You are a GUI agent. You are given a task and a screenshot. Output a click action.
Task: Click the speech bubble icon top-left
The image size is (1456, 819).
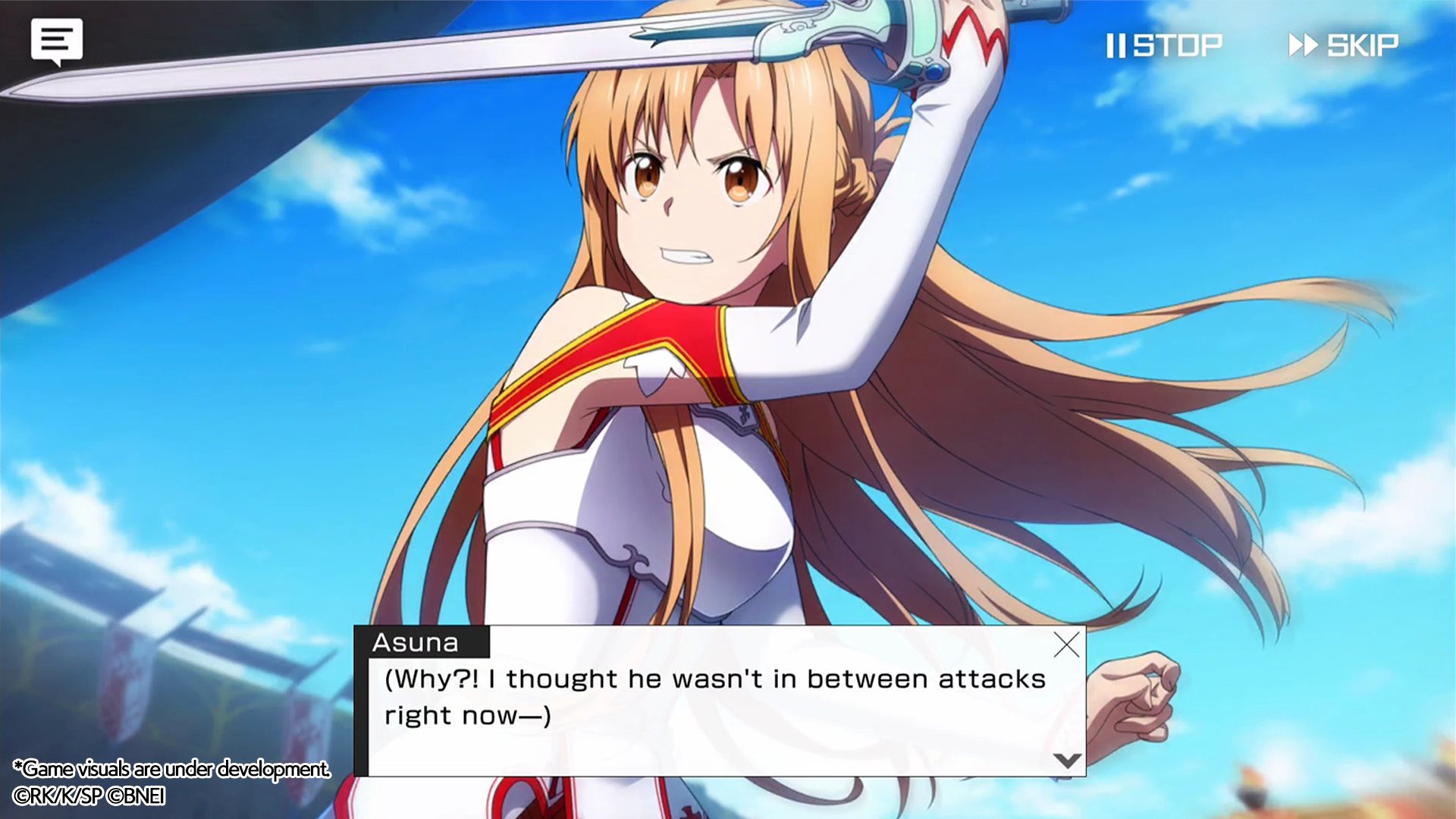(x=56, y=41)
